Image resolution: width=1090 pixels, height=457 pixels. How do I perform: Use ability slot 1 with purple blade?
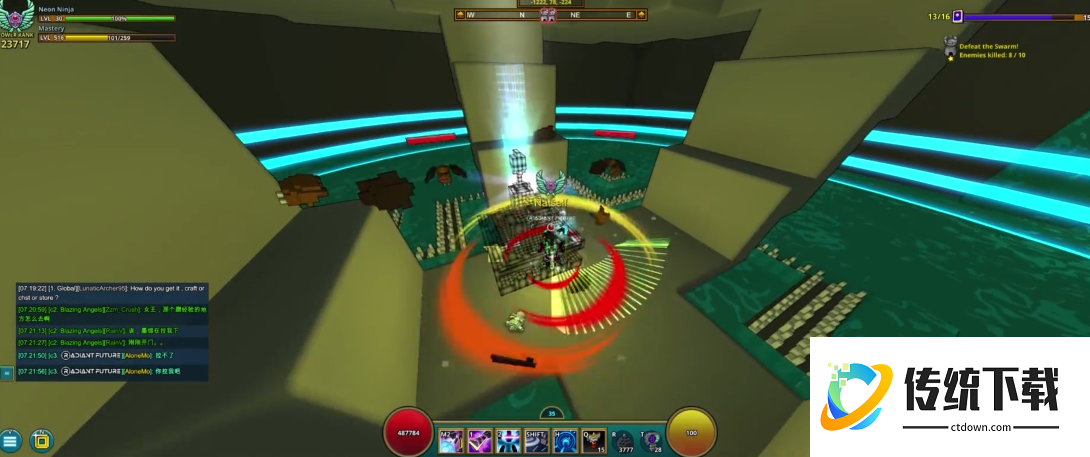480,439
